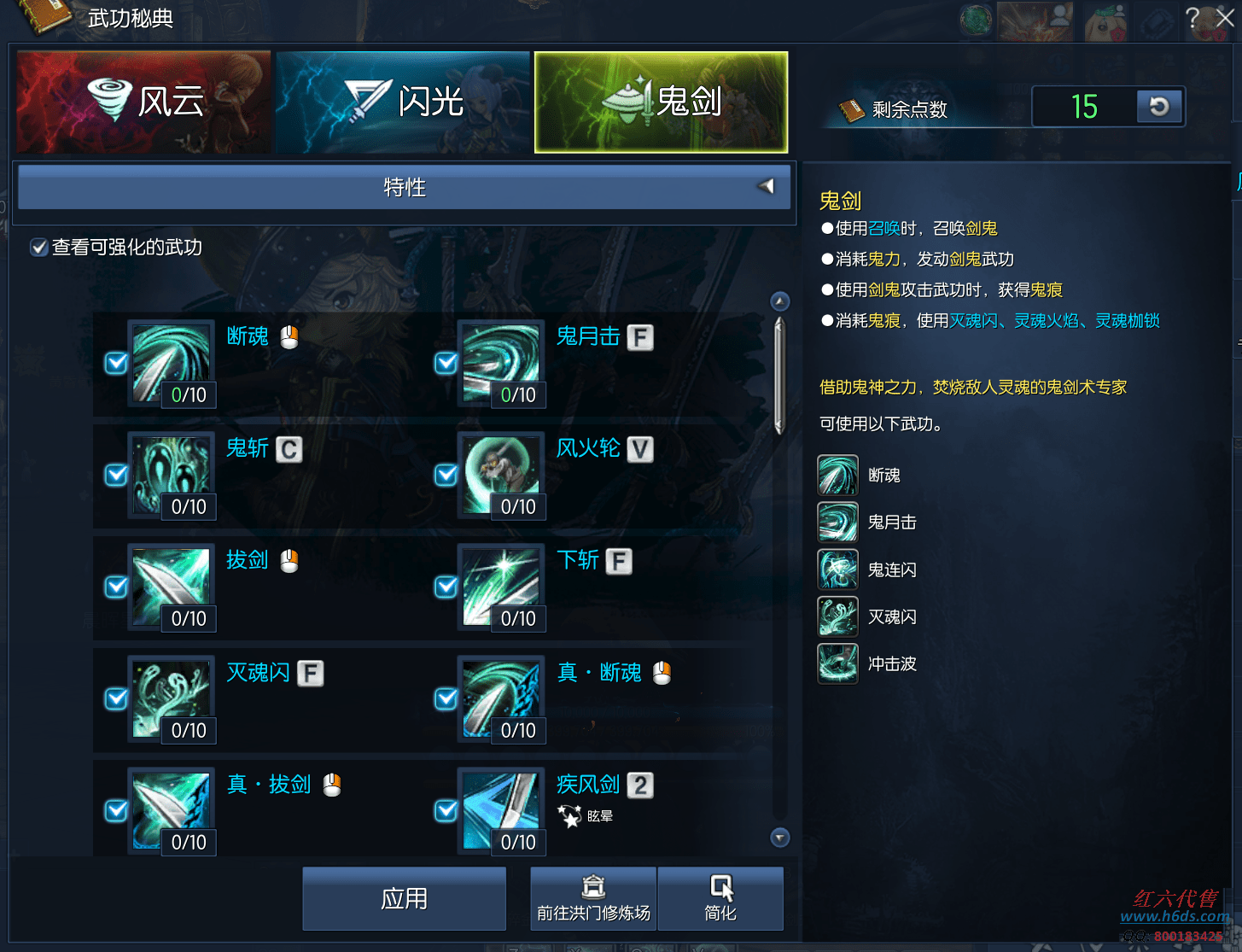Viewport: 1242px width, 952px height.
Task: Reset remaining skill points
Action: [1158, 107]
